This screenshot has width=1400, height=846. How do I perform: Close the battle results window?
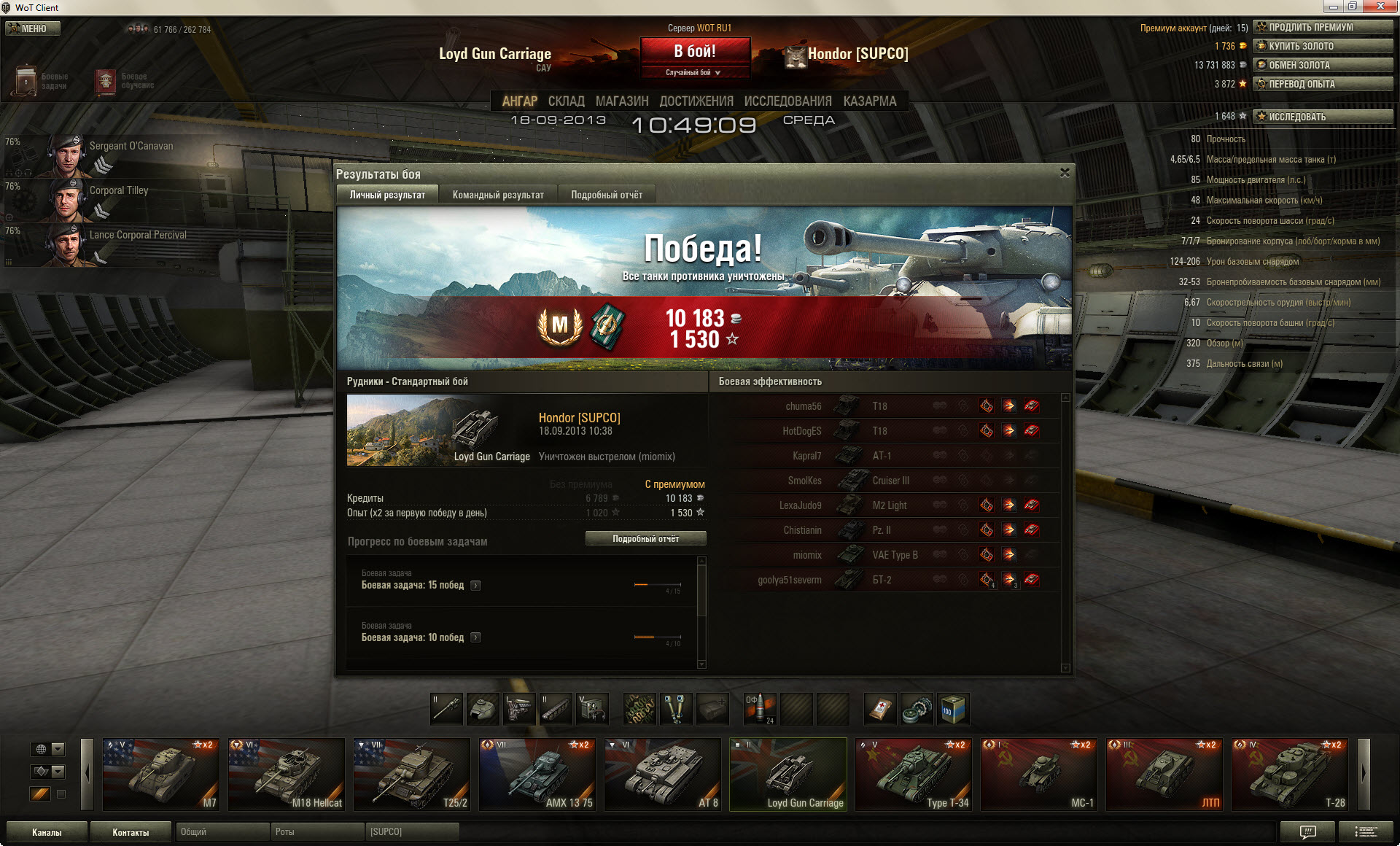1065,173
